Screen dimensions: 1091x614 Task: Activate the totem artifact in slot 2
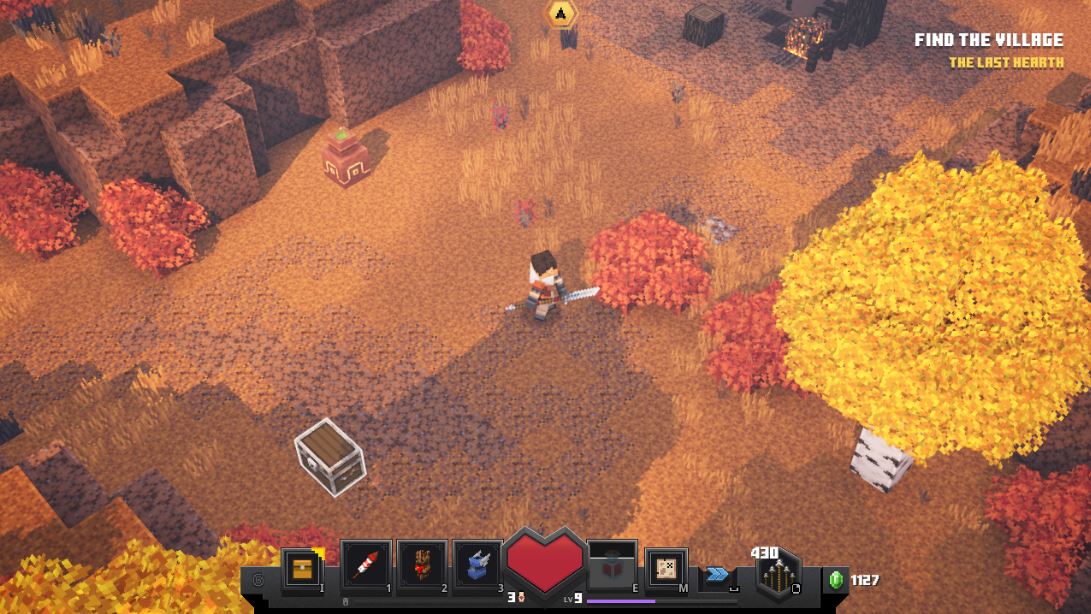point(421,568)
